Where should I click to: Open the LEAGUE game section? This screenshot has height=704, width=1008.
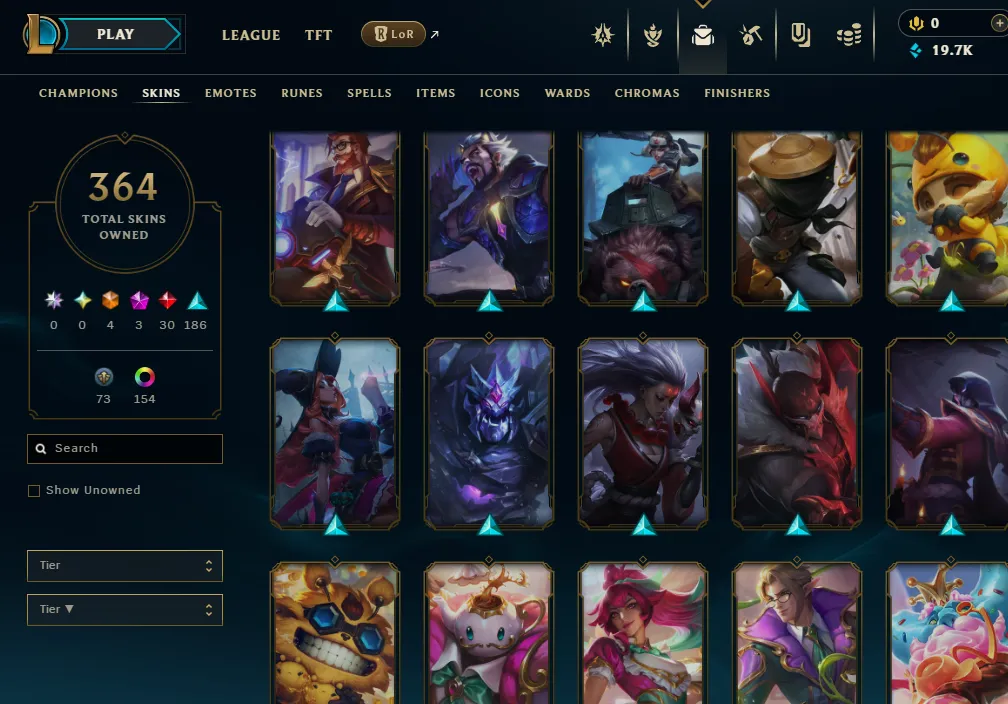251,35
